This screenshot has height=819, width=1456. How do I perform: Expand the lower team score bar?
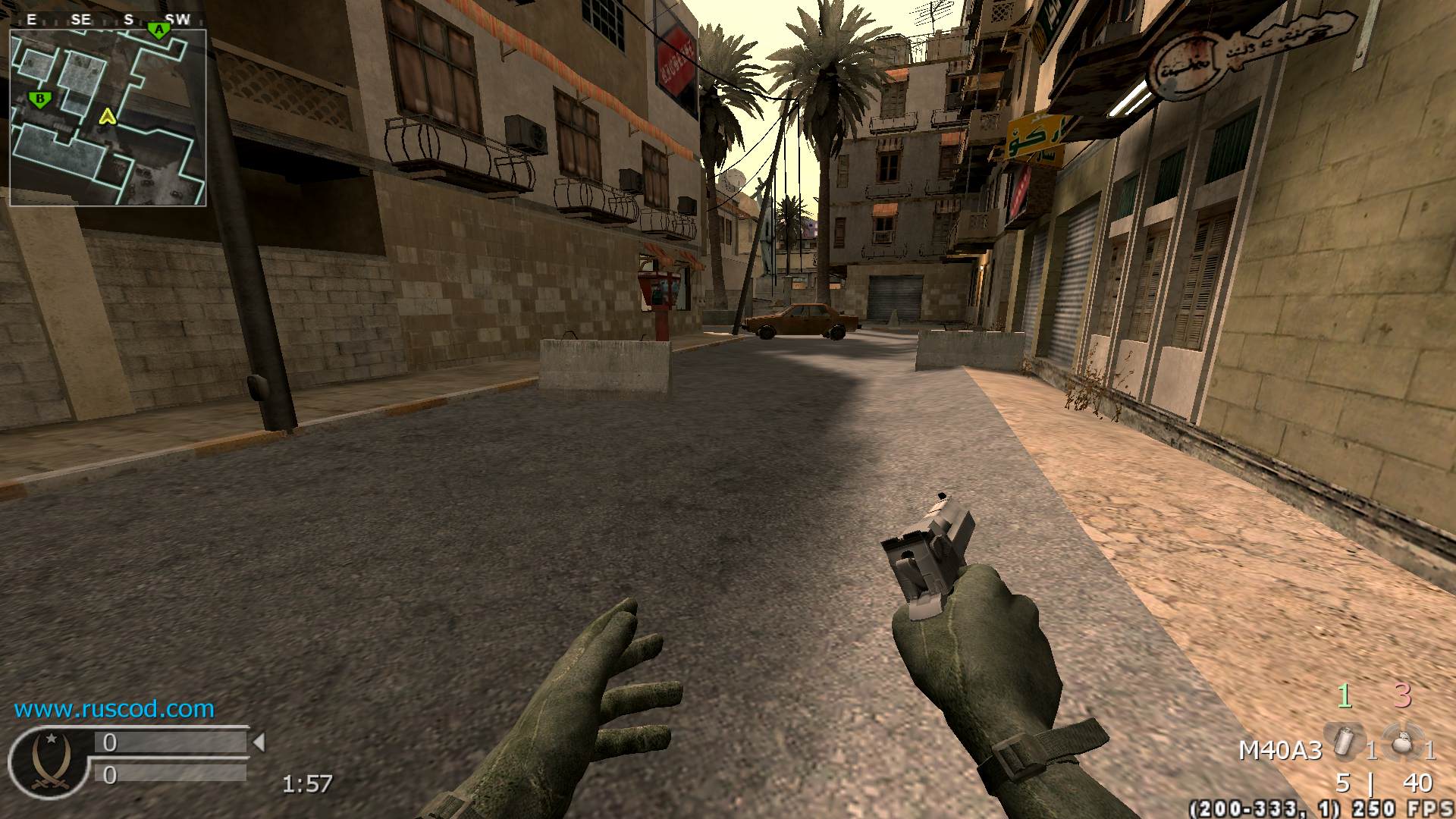coord(171,775)
